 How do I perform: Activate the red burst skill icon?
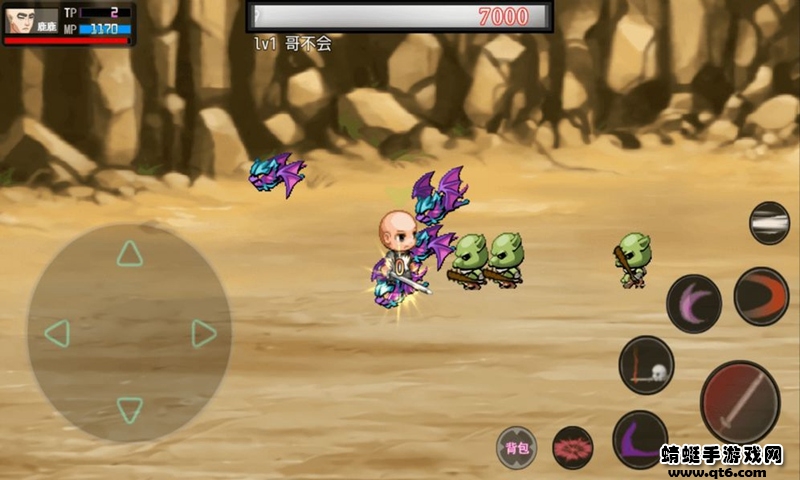click(x=573, y=447)
